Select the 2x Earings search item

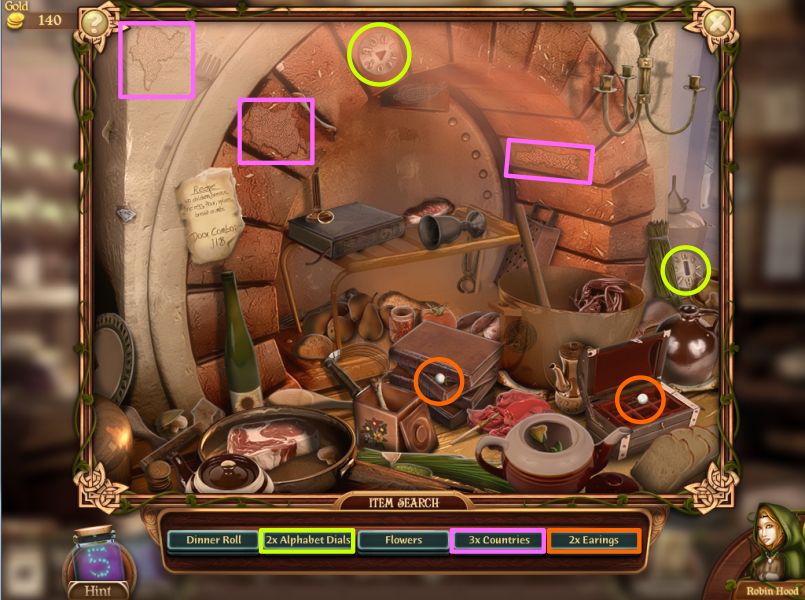click(x=594, y=540)
